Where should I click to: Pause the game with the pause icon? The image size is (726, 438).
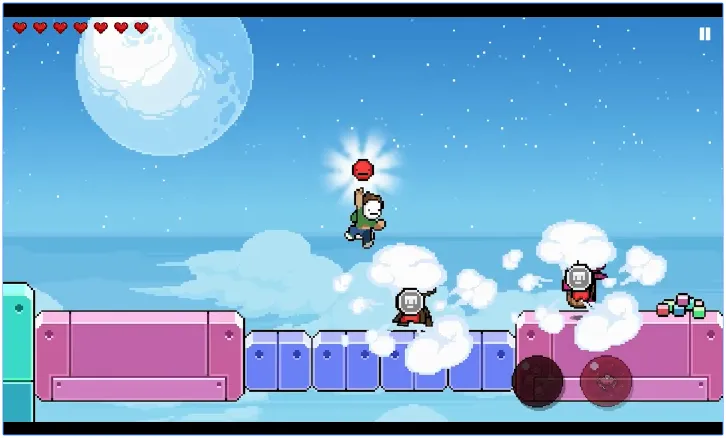704,33
